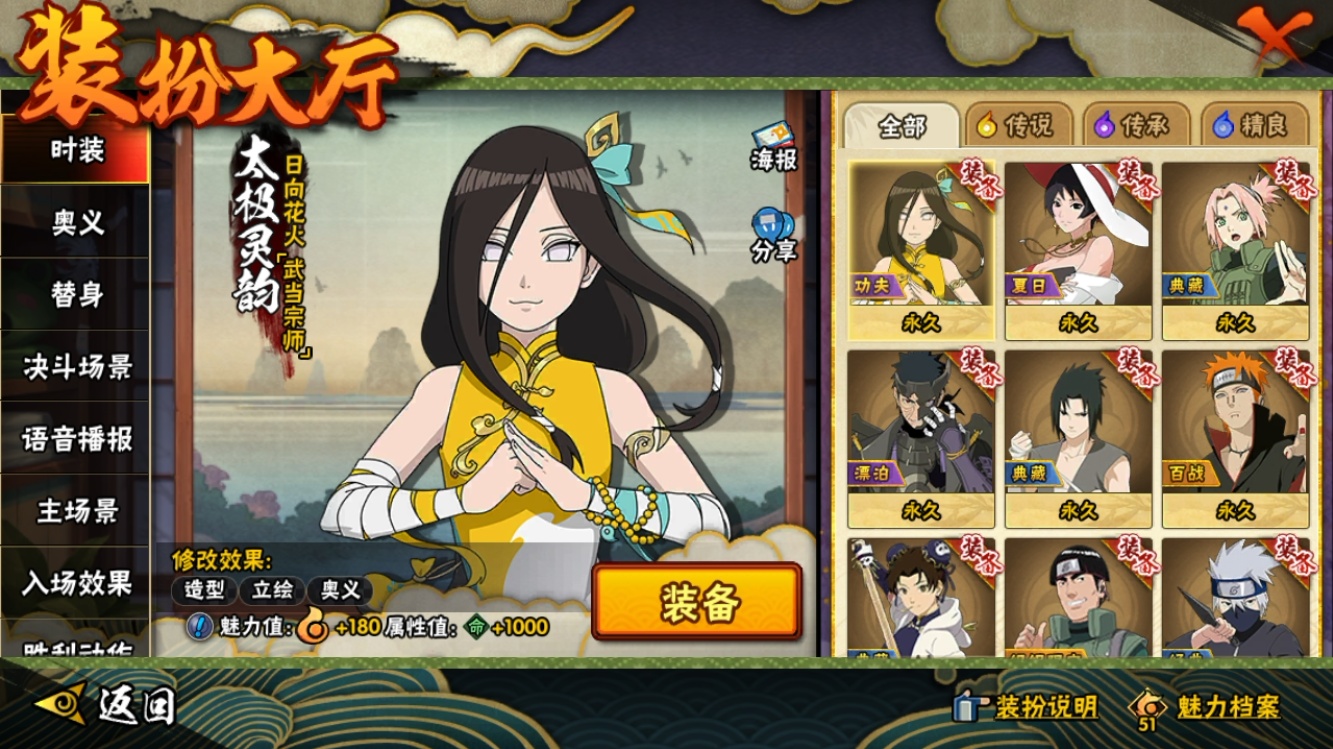Open the 语音播报 menu entry
This screenshot has width=1333, height=749.
(x=76, y=439)
